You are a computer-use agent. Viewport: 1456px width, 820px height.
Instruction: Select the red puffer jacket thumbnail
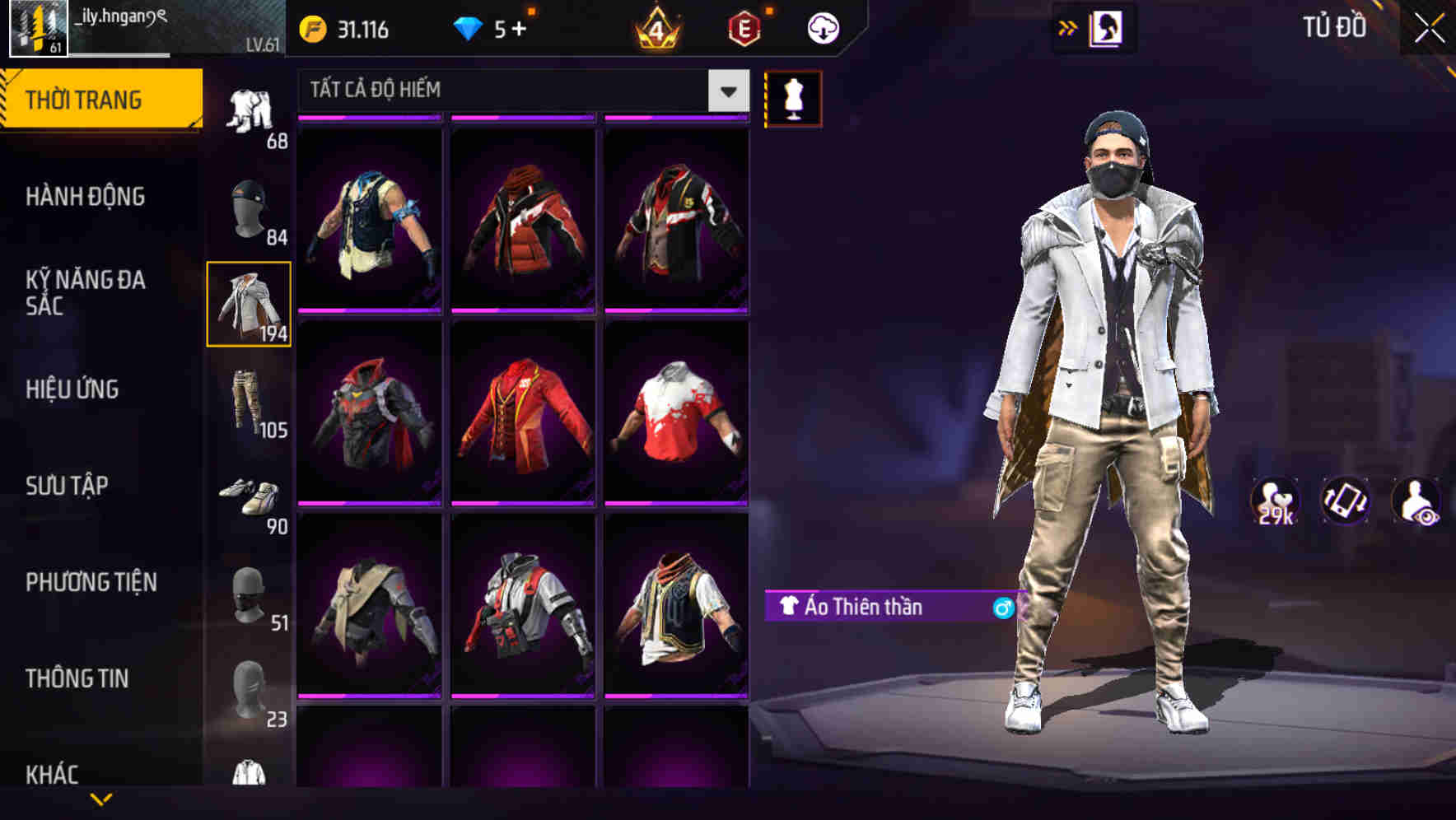524,218
